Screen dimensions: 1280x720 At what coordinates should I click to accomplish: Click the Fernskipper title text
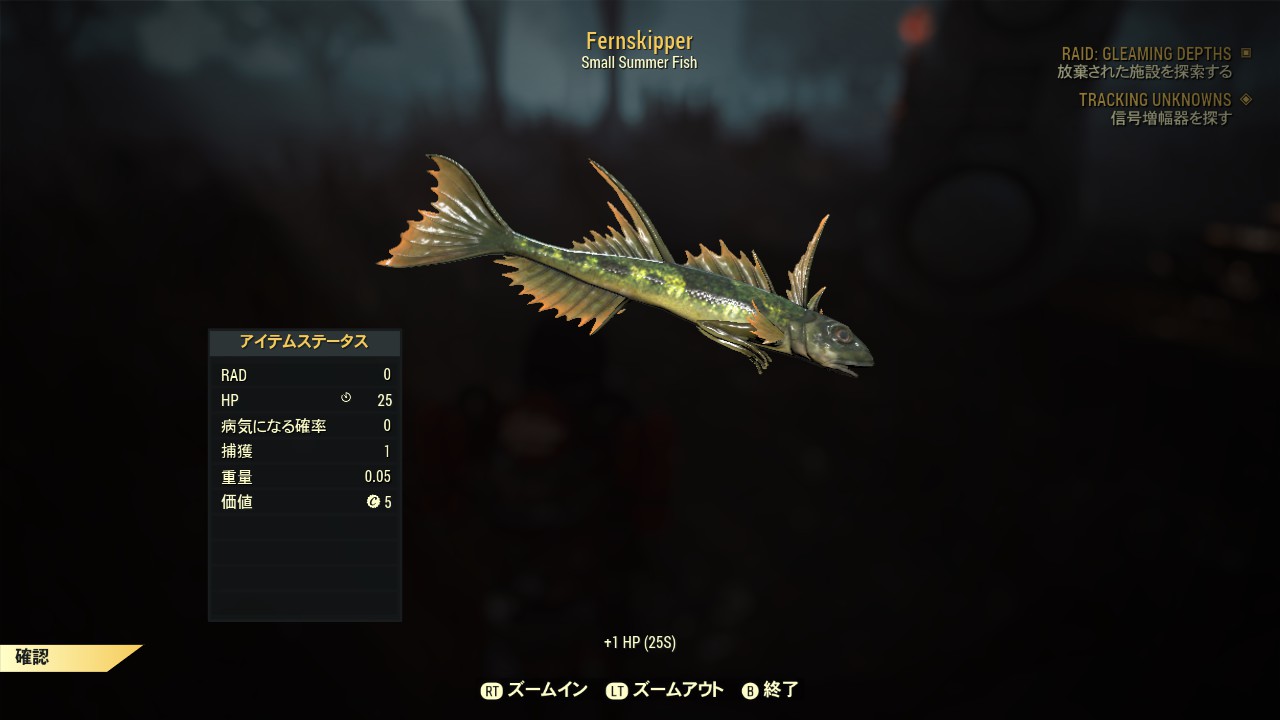click(639, 40)
